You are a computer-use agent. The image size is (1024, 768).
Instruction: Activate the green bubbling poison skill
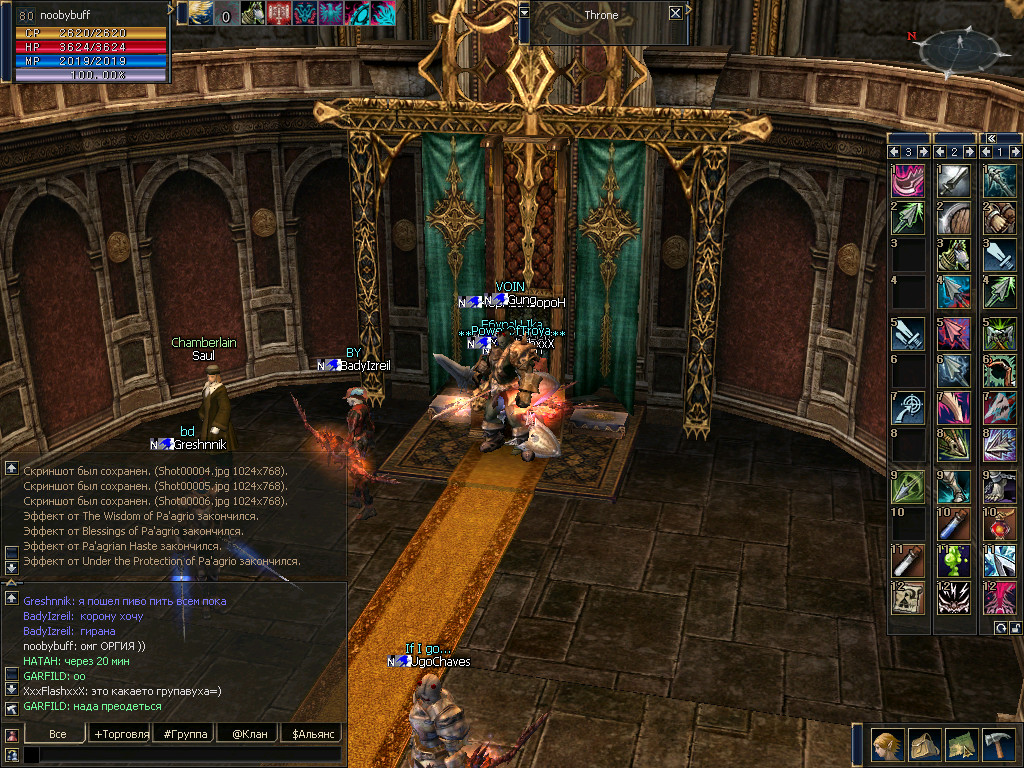coord(953,561)
